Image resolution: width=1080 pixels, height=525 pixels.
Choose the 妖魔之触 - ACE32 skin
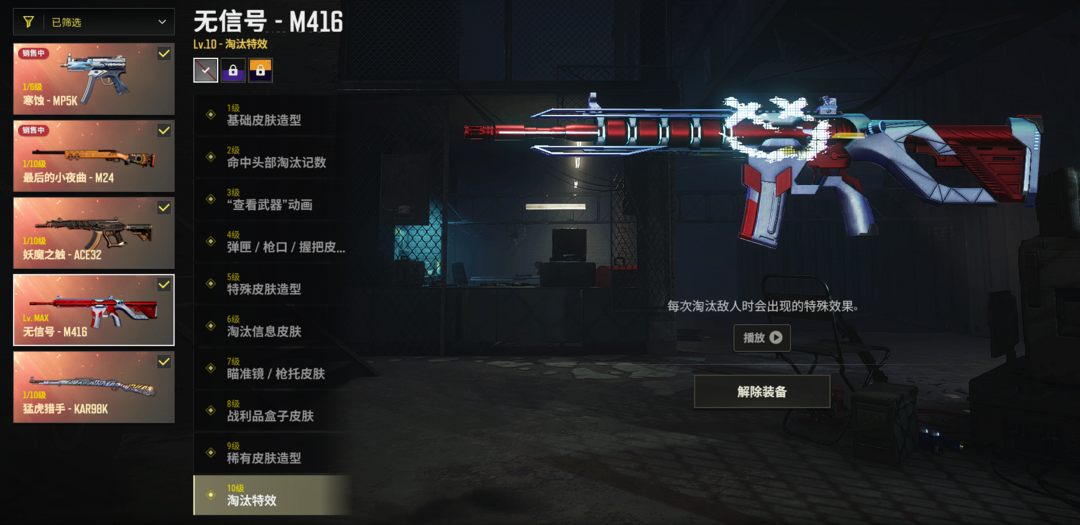click(94, 233)
